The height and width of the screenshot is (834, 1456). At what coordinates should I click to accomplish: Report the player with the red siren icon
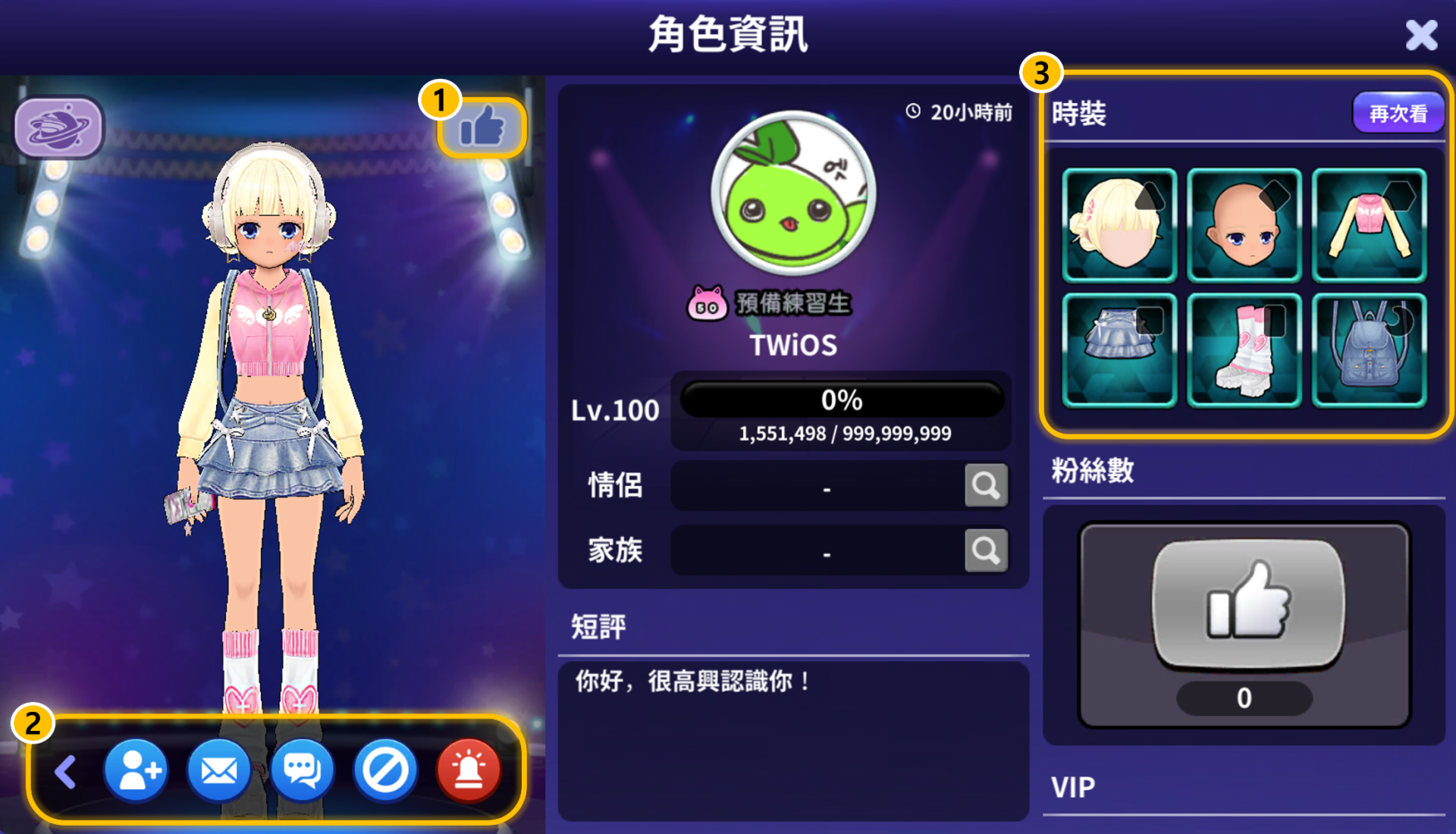click(x=469, y=772)
